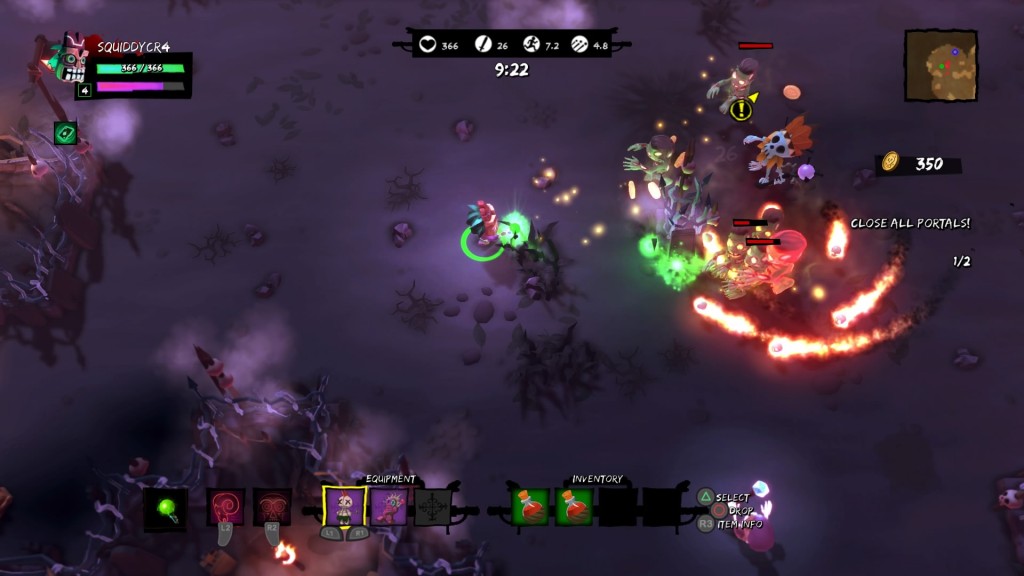Pick the crosshair equipment slot
The image size is (1024, 576).
[x=433, y=507]
